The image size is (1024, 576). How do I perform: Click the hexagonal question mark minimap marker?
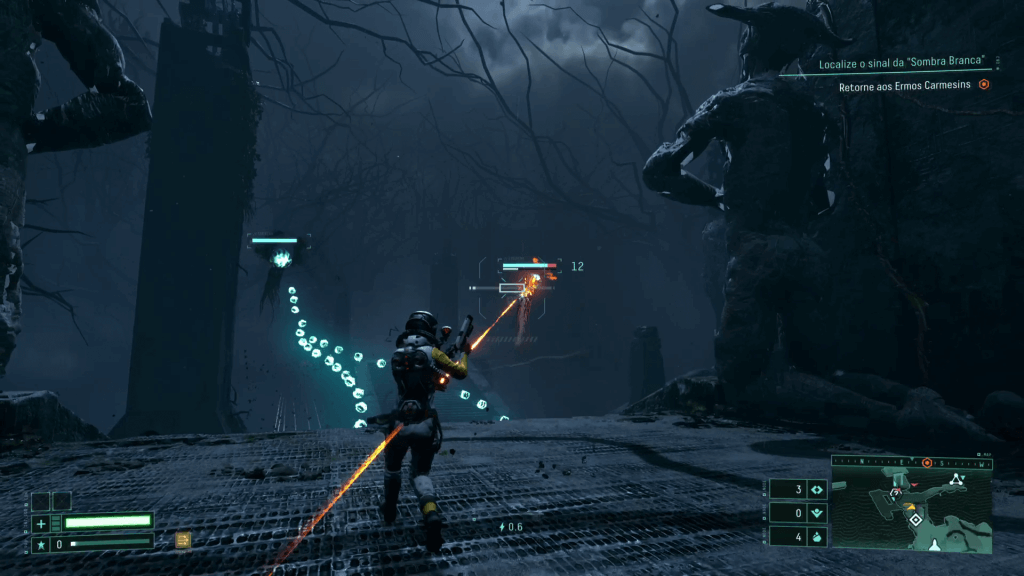[x=897, y=493]
